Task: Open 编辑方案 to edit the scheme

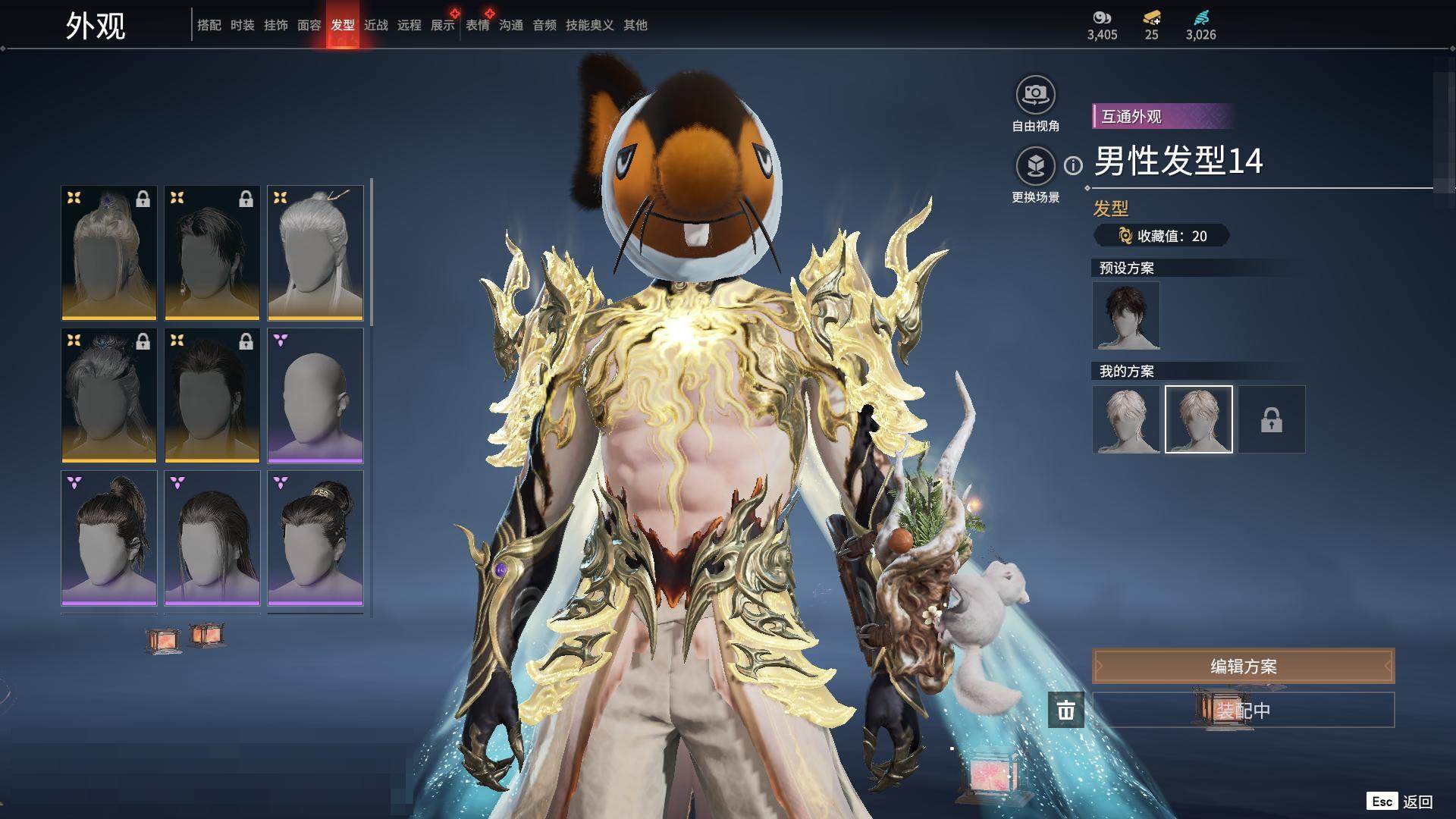Action: point(1243,666)
